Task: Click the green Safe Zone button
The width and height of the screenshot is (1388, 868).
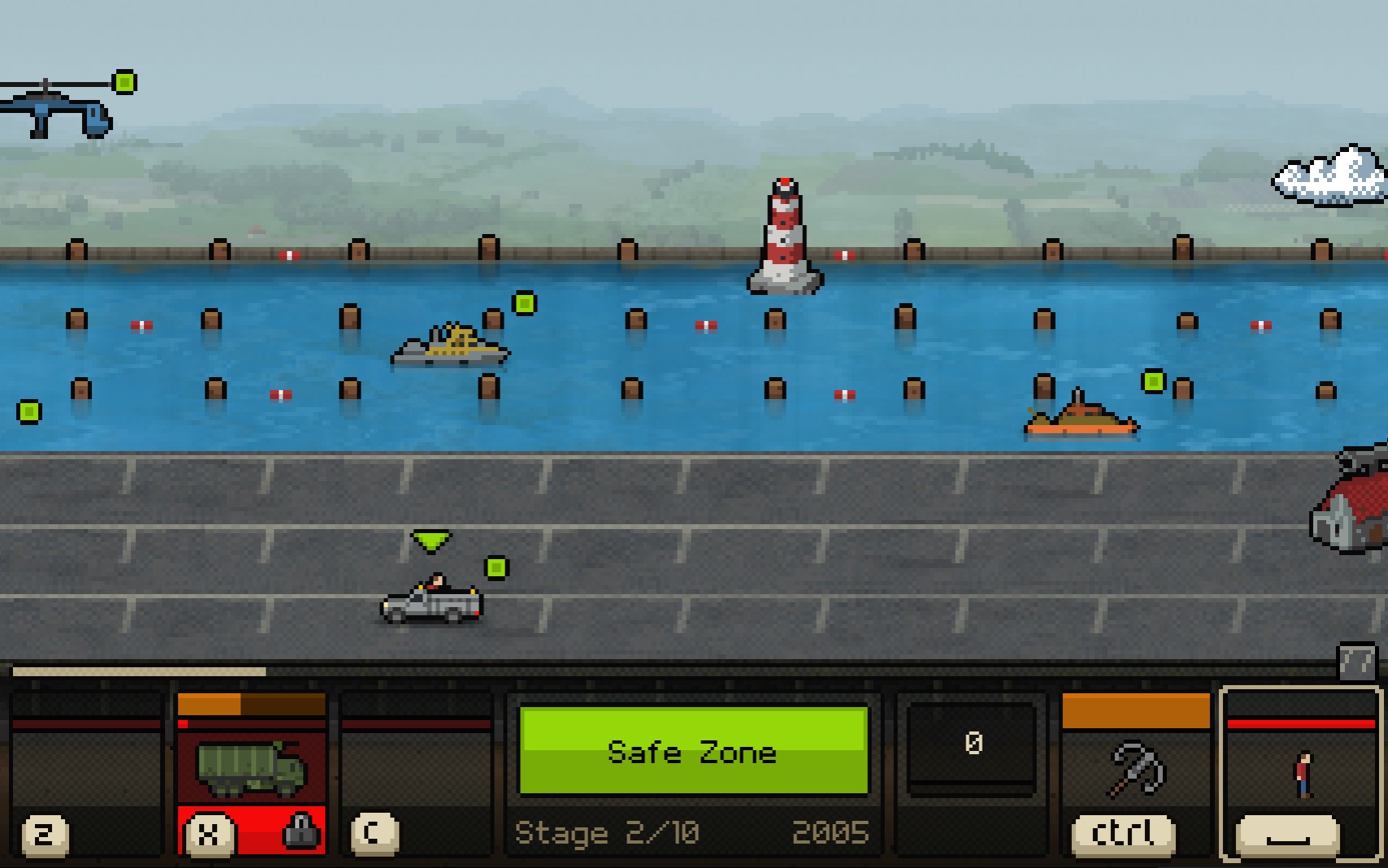Action: tap(693, 750)
